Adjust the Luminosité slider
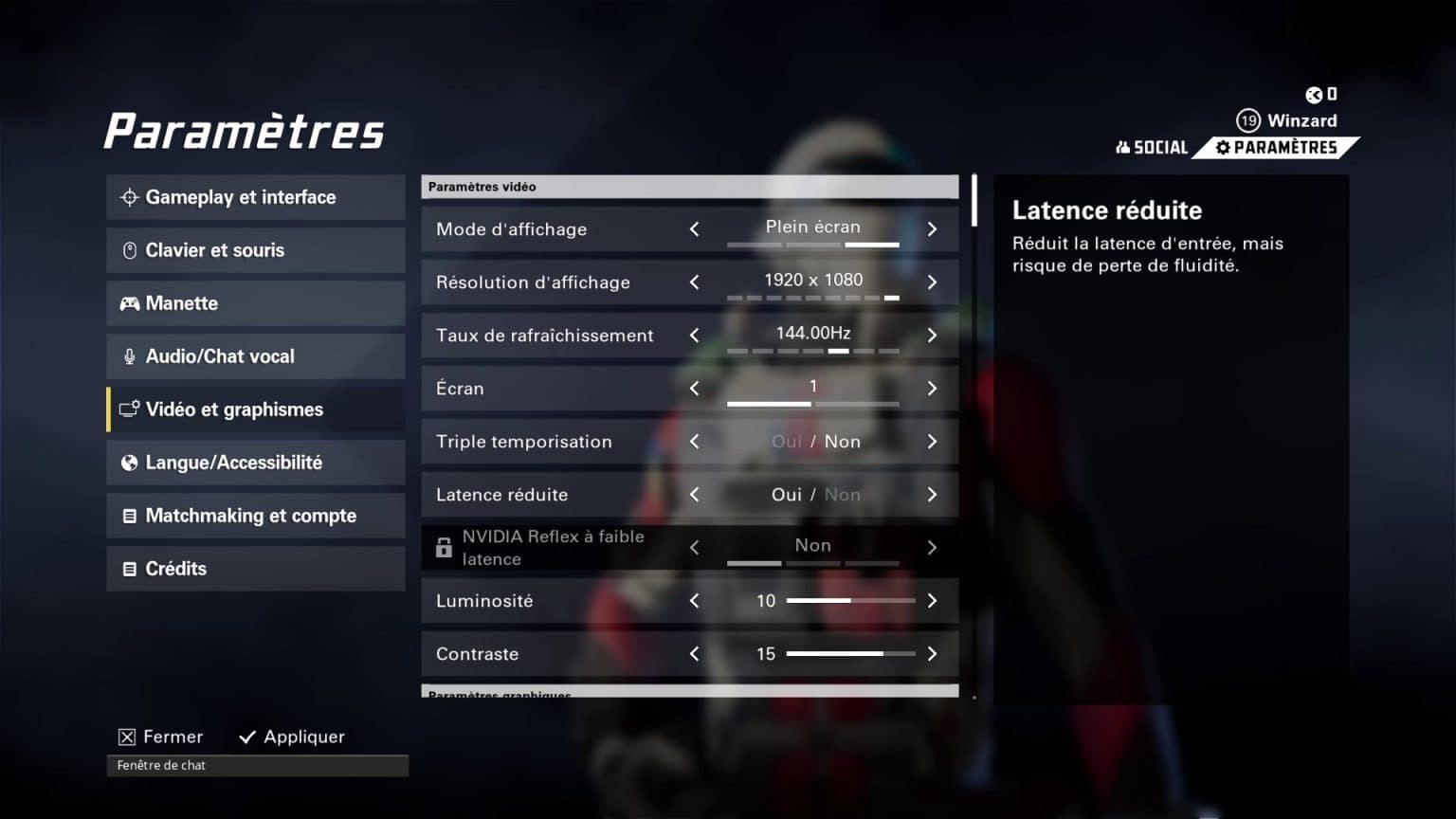Image resolution: width=1456 pixels, height=819 pixels. coord(850,600)
